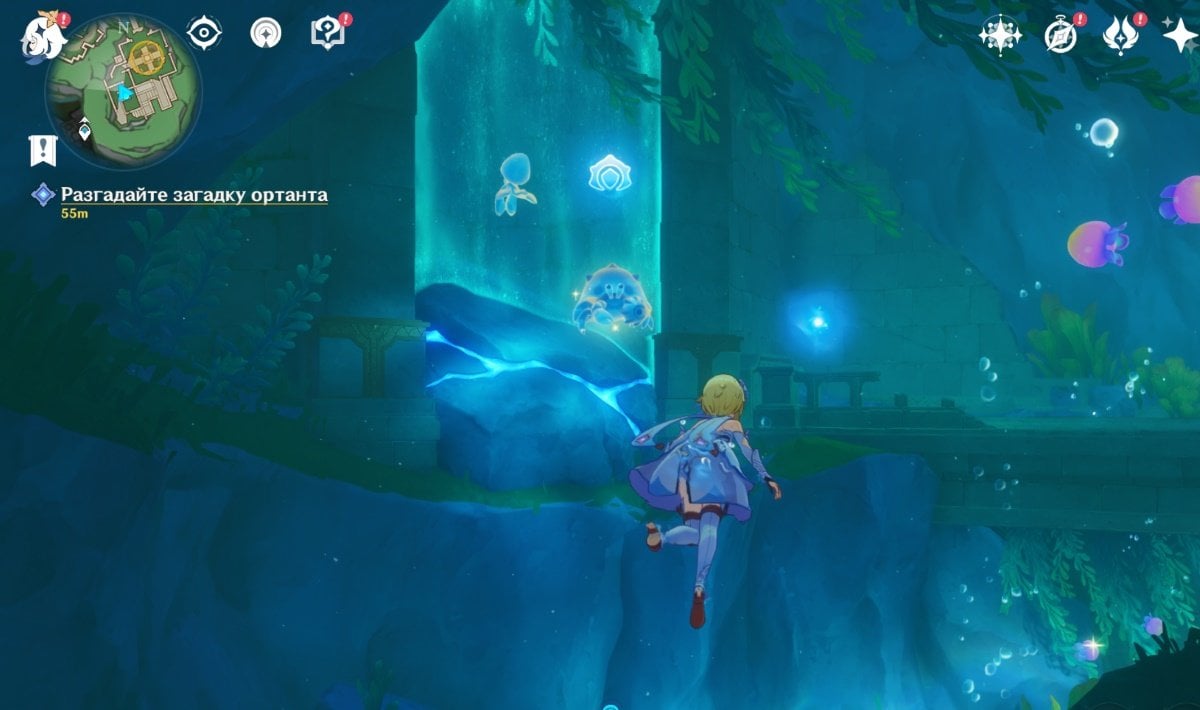Click the banner icon with exclamation mark
1200x710 pixels.
(42, 150)
